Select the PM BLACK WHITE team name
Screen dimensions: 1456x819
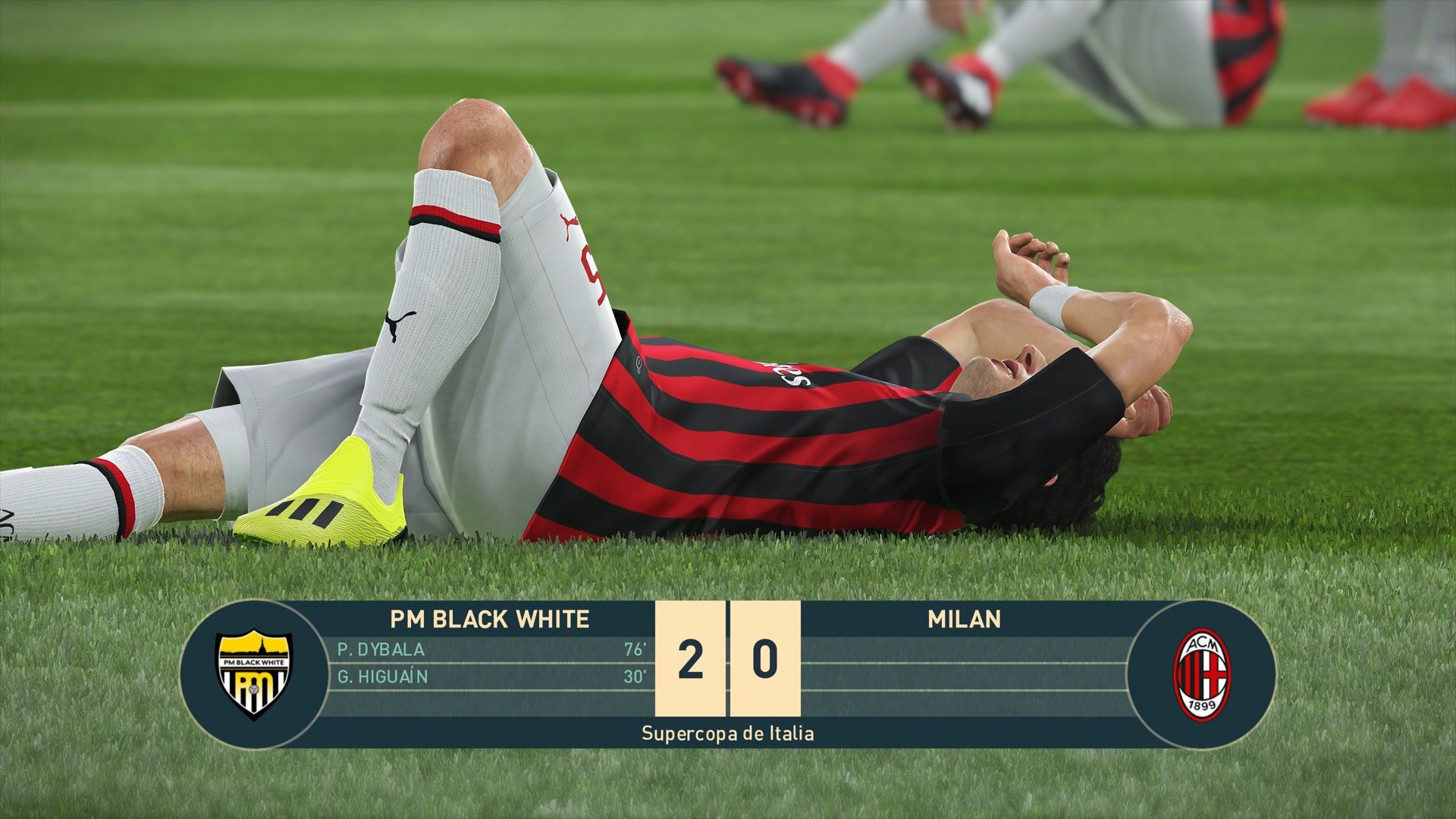coord(489,619)
